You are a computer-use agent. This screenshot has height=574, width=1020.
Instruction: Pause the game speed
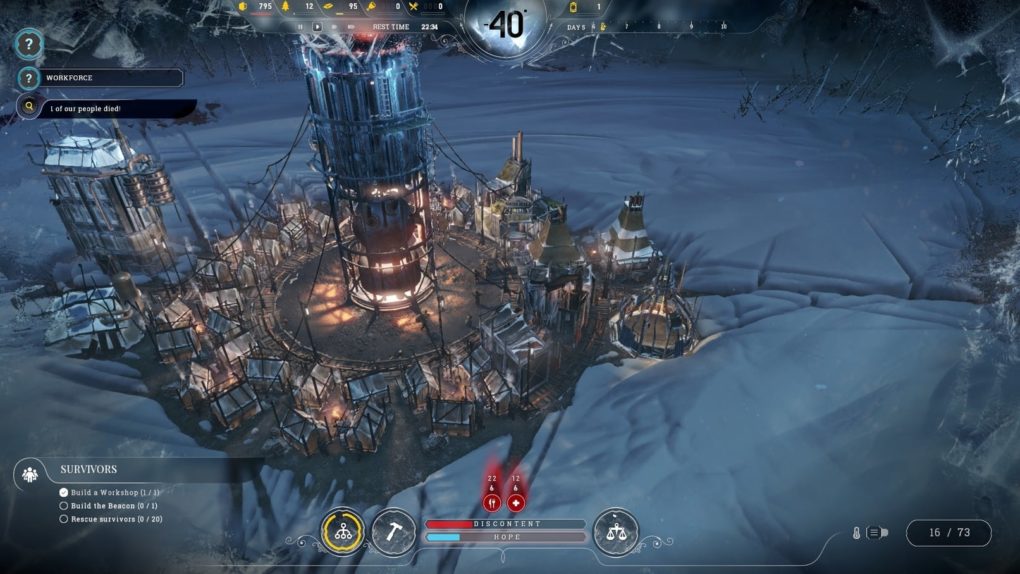point(300,27)
